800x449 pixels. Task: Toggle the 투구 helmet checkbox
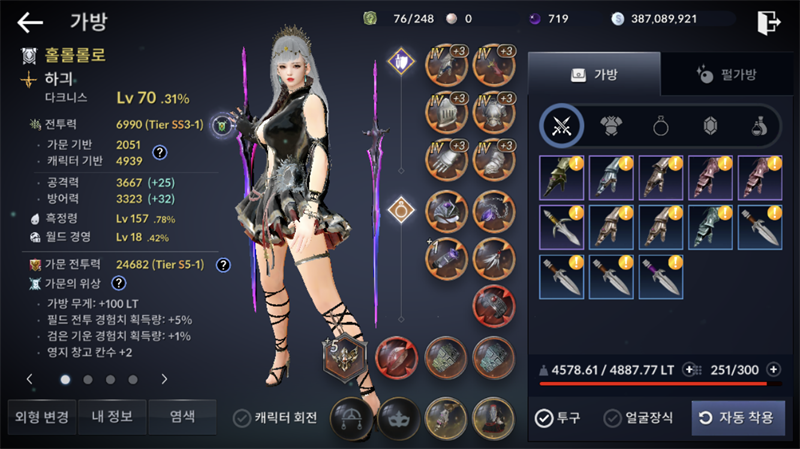[x=544, y=418]
